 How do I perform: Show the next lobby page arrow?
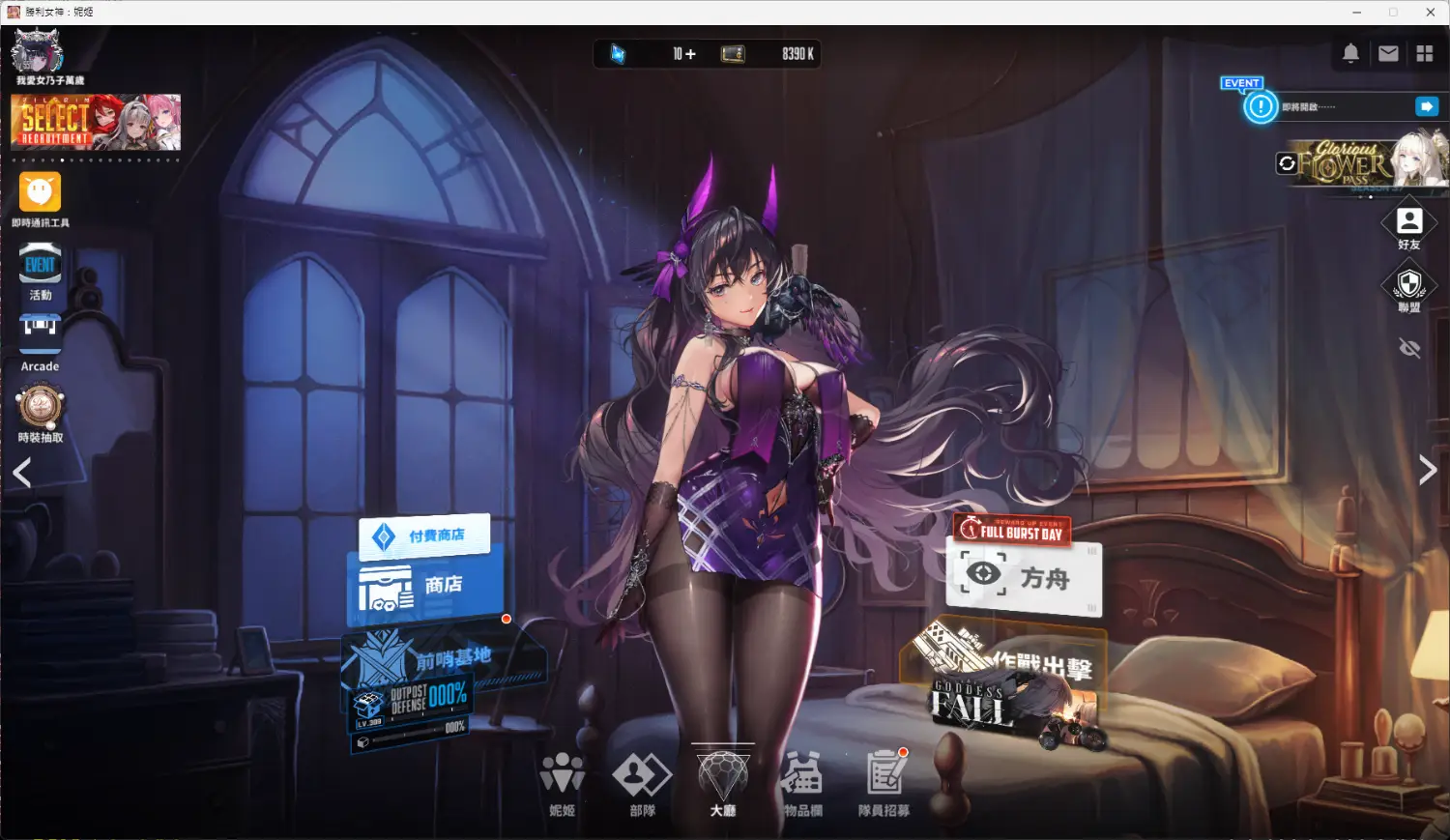point(1427,471)
